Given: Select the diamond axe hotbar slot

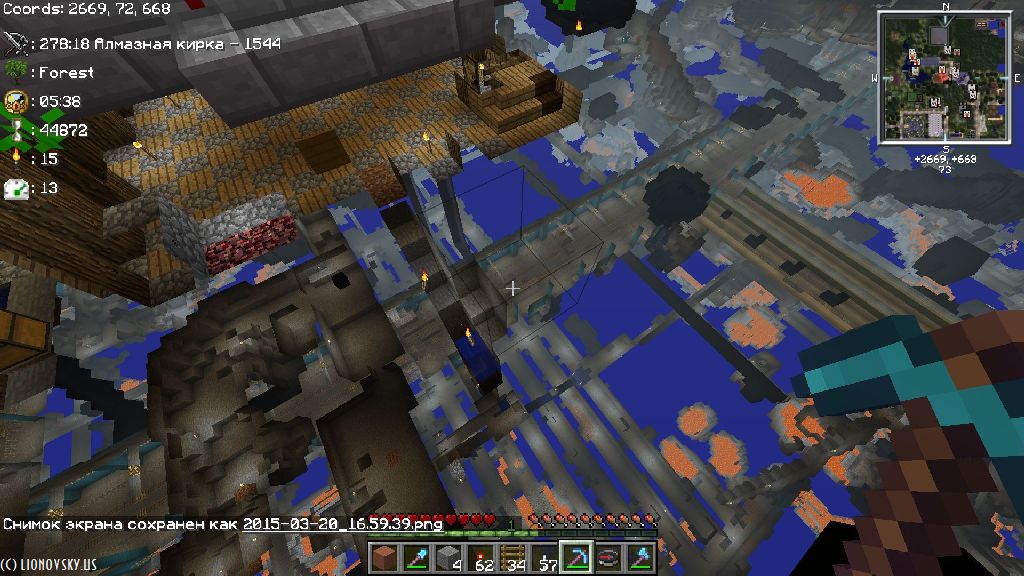Looking at the screenshot, I should point(642,557).
